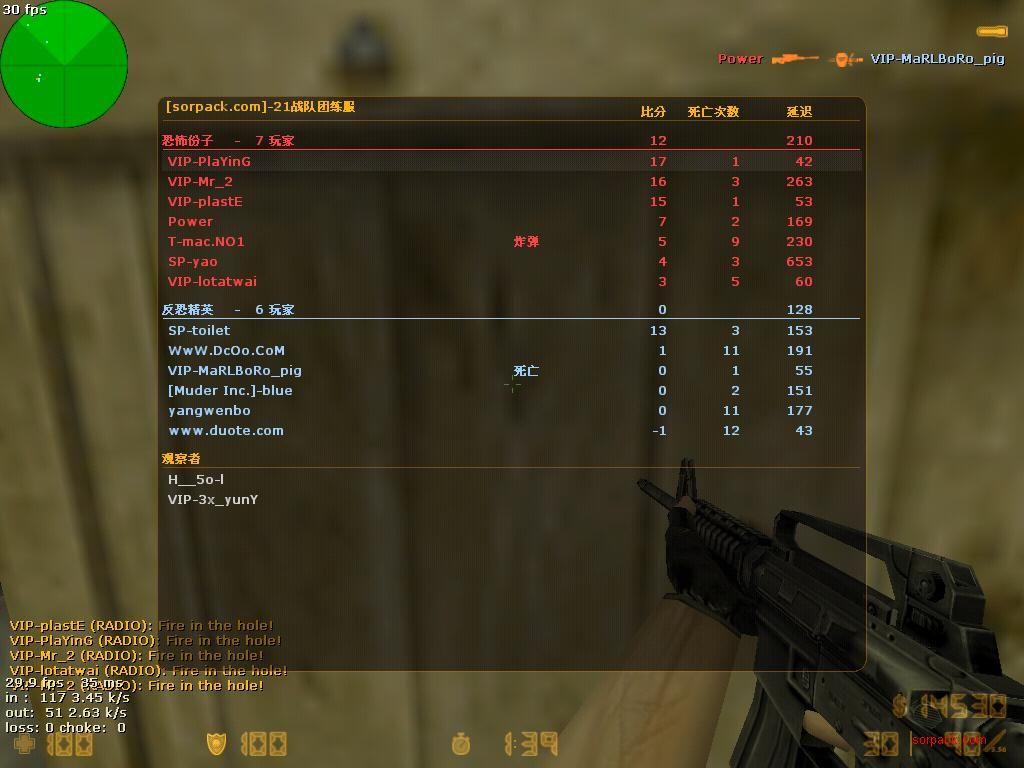The width and height of the screenshot is (1024, 768).
Task: Click the VIP-lotatwai scoreboard entry
Action: coord(212,281)
